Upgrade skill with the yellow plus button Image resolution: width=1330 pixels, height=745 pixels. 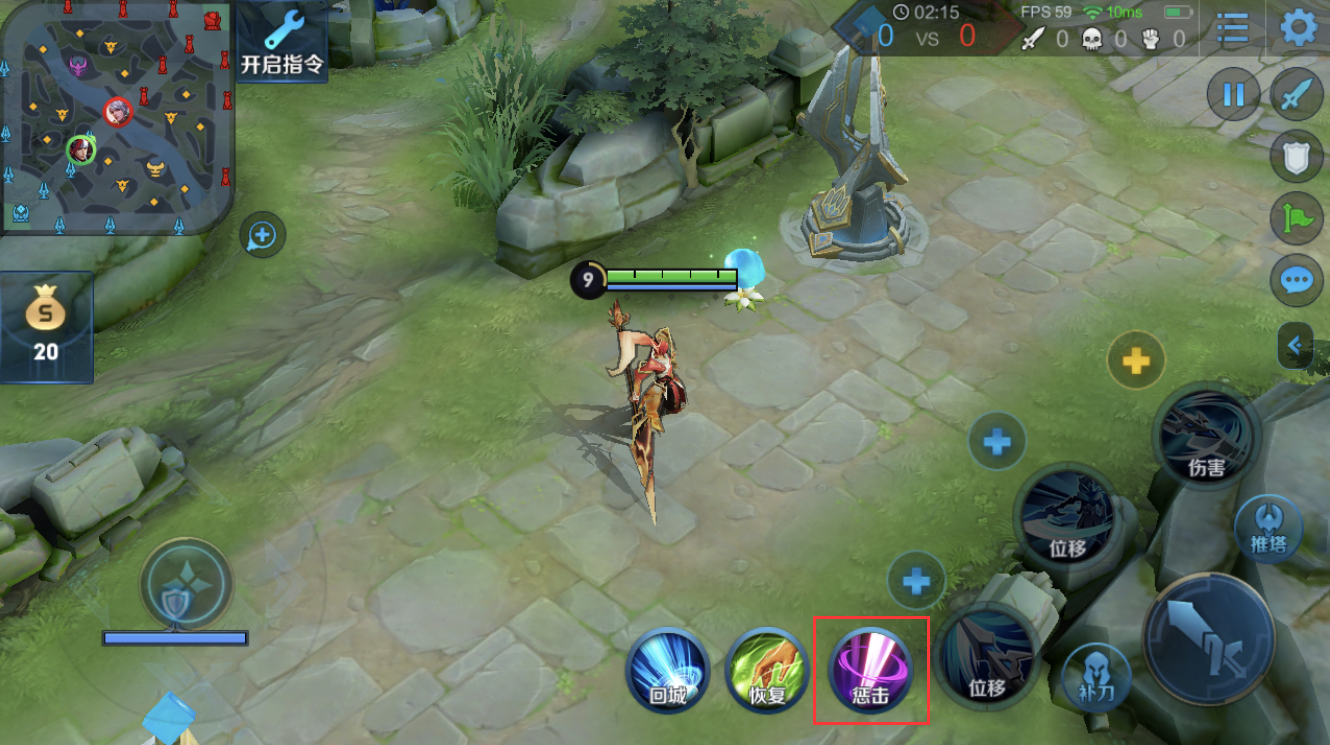pos(1136,361)
